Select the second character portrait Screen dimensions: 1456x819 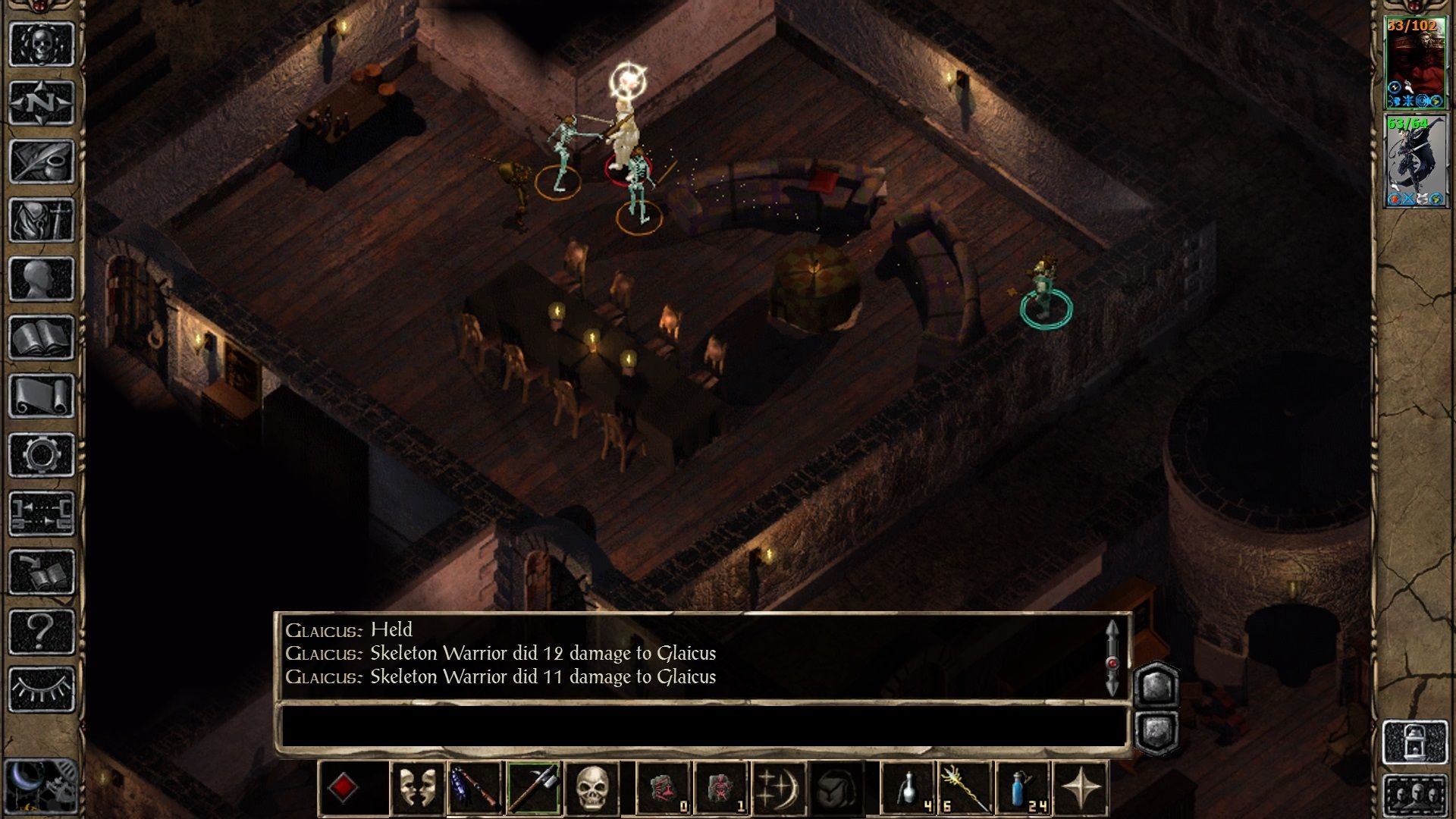[x=1415, y=161]
